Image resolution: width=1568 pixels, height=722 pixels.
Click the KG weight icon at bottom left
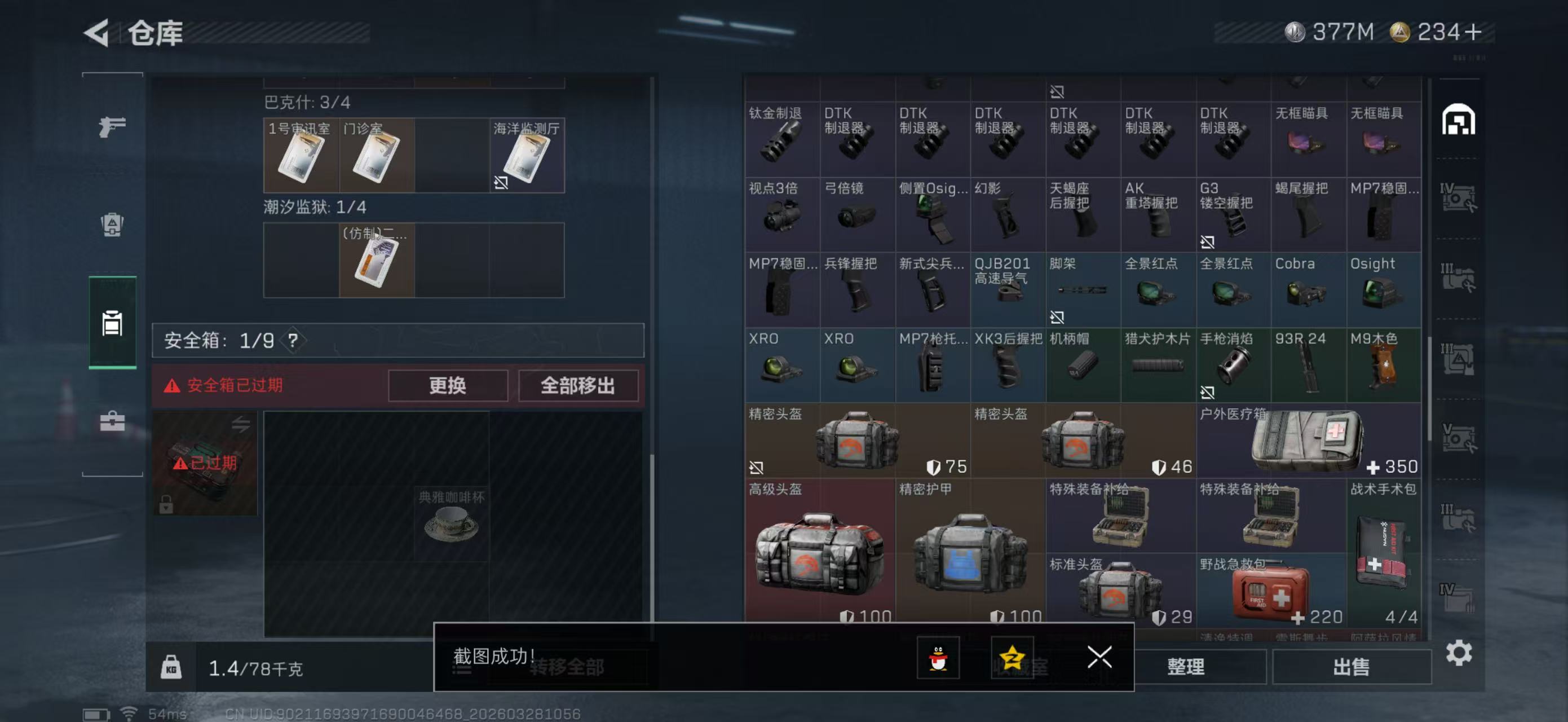[171, 667]
